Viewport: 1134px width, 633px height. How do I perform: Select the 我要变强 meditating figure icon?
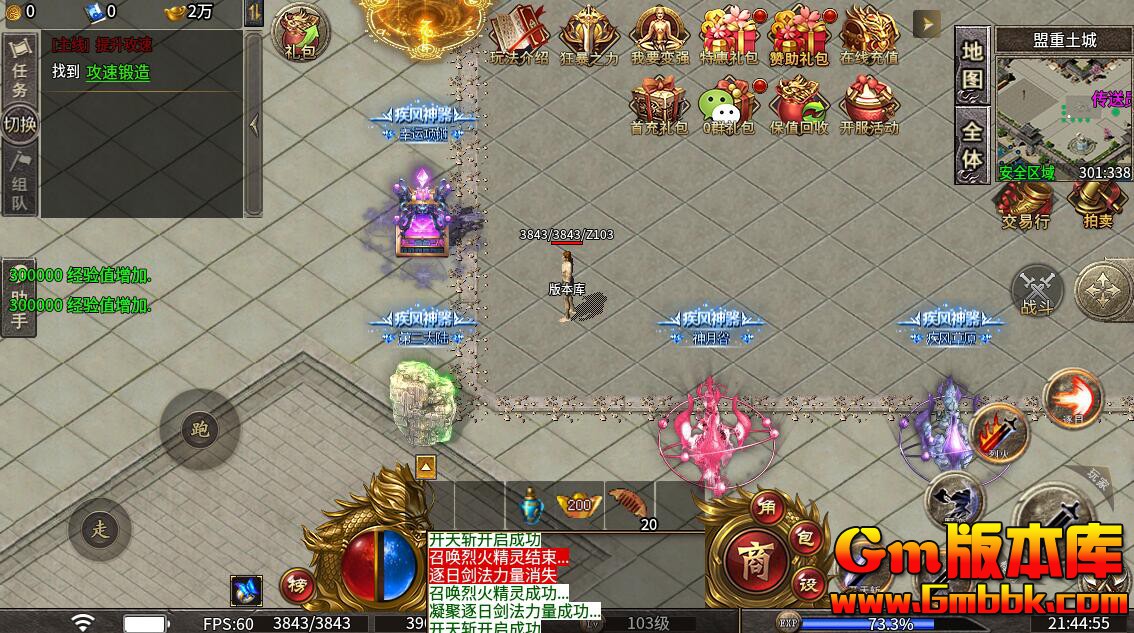[659, 33]
